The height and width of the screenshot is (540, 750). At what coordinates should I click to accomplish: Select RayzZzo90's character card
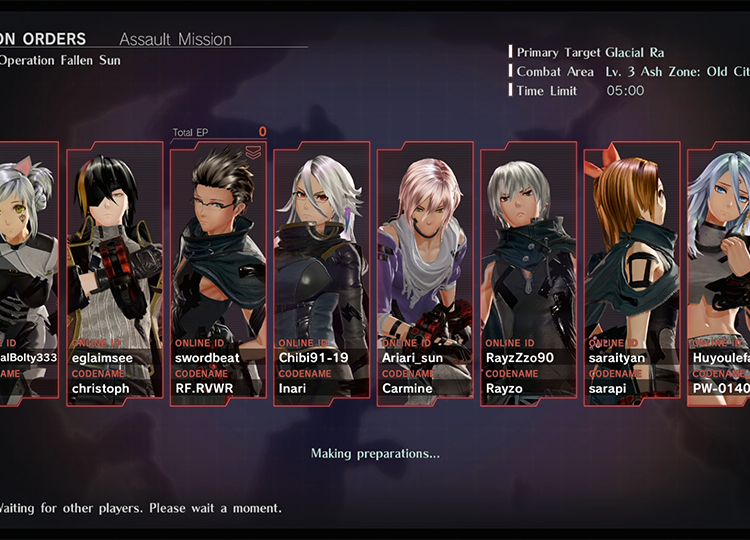pos(528,273)
